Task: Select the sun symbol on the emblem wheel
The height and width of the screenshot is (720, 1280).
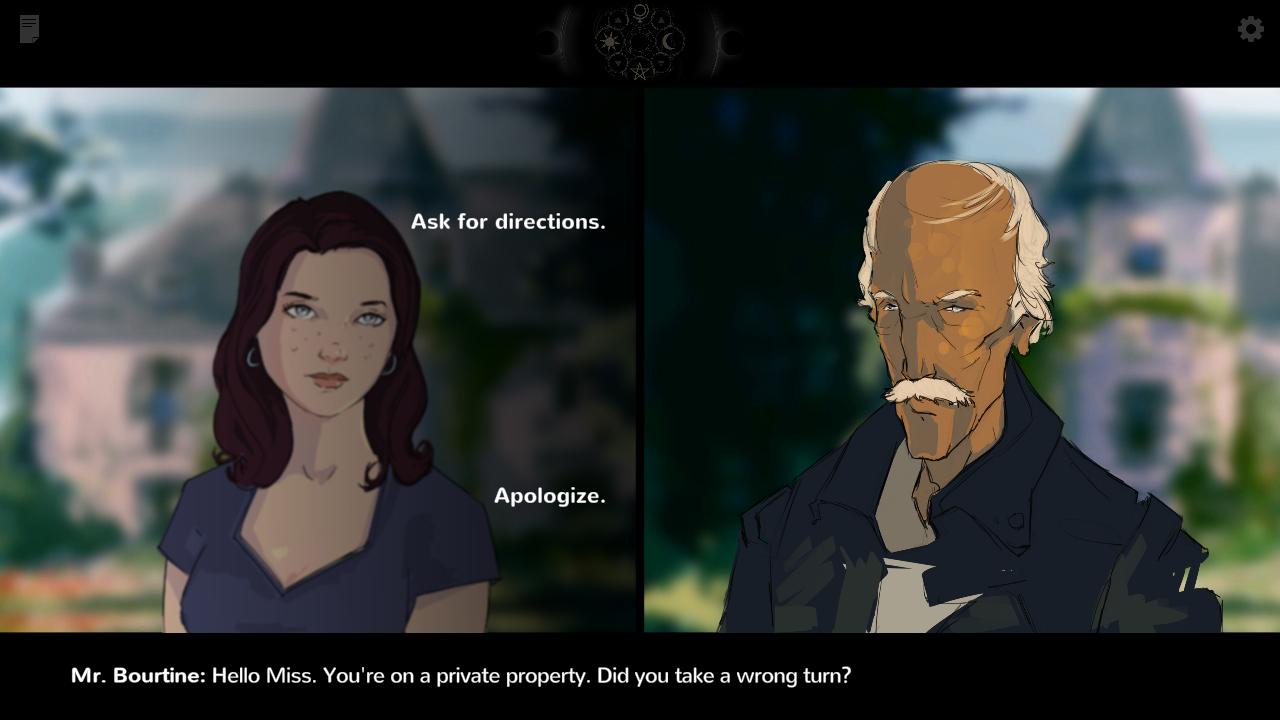Action: click(610, 41)
